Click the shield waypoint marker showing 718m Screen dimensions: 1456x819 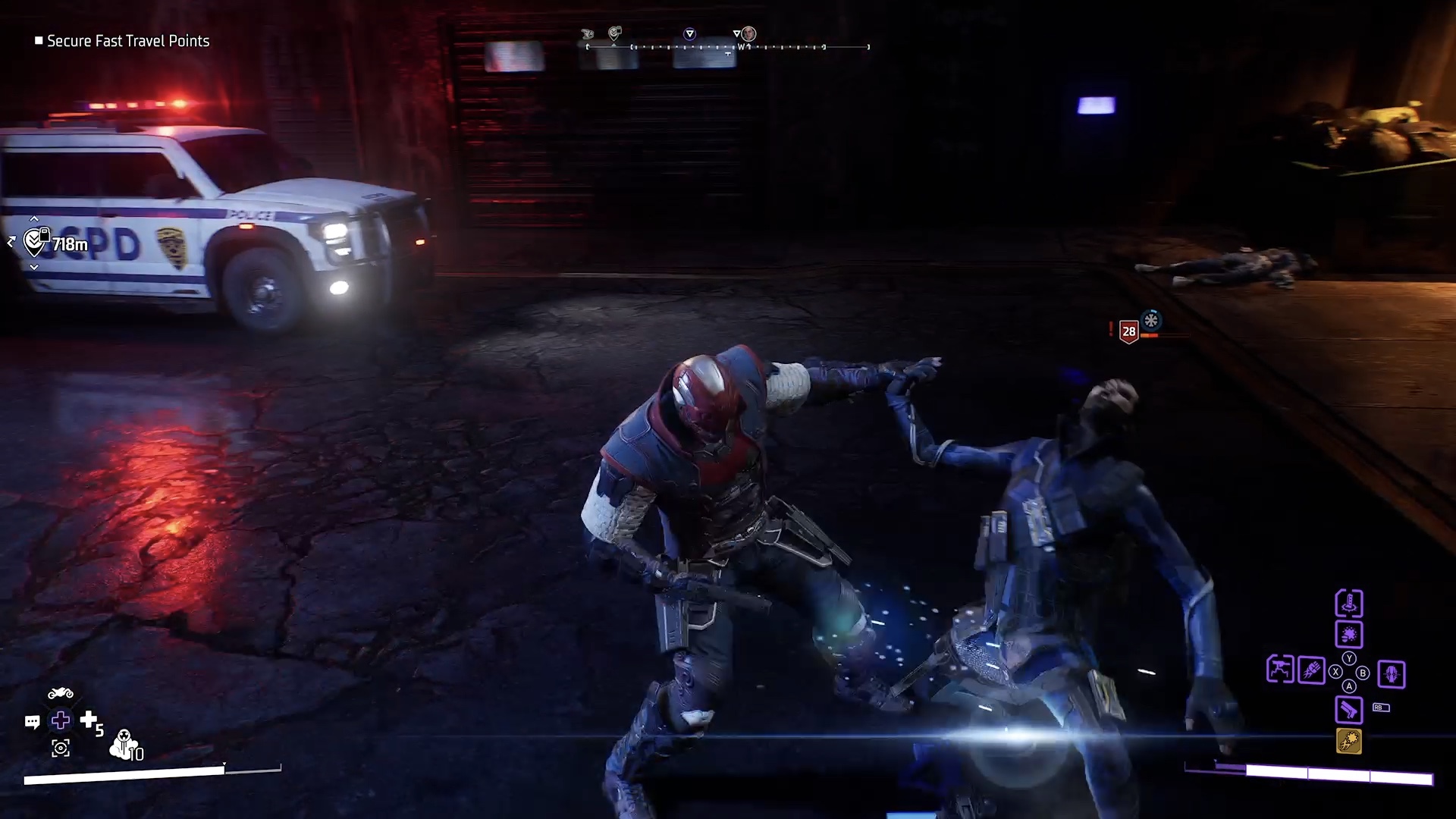point(36,242)
